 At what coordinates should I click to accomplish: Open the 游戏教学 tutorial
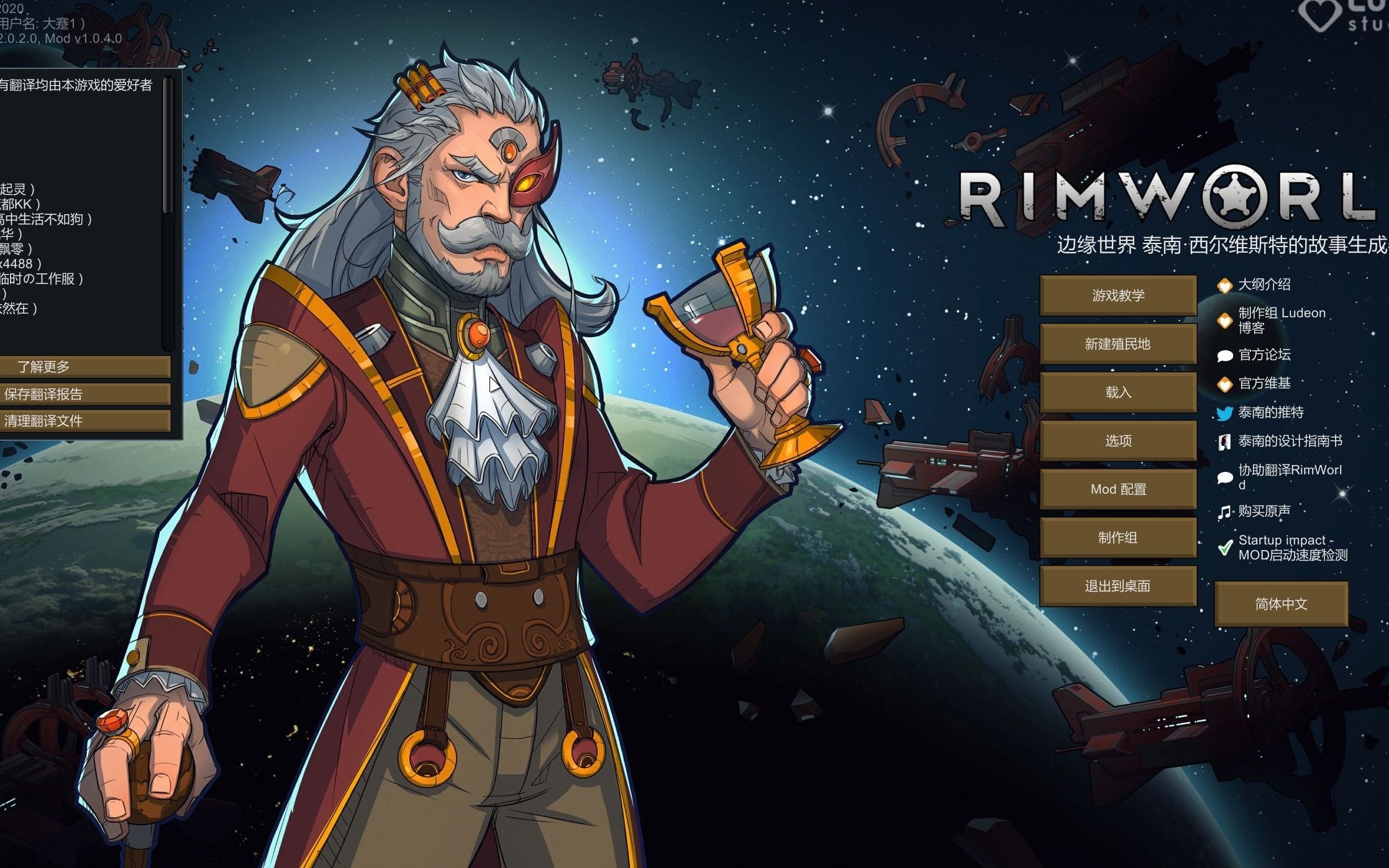(1118, 295)
